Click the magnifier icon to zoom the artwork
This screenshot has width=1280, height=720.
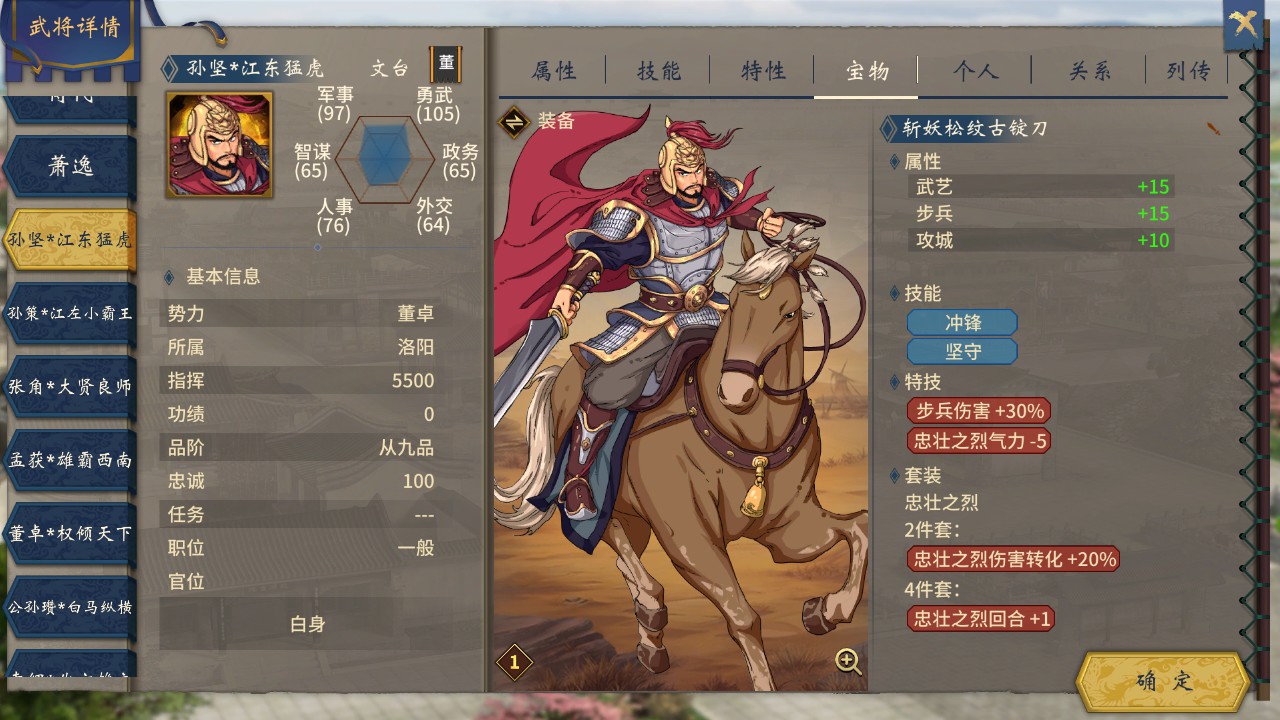pyautogui.click(x=846, y=662)
